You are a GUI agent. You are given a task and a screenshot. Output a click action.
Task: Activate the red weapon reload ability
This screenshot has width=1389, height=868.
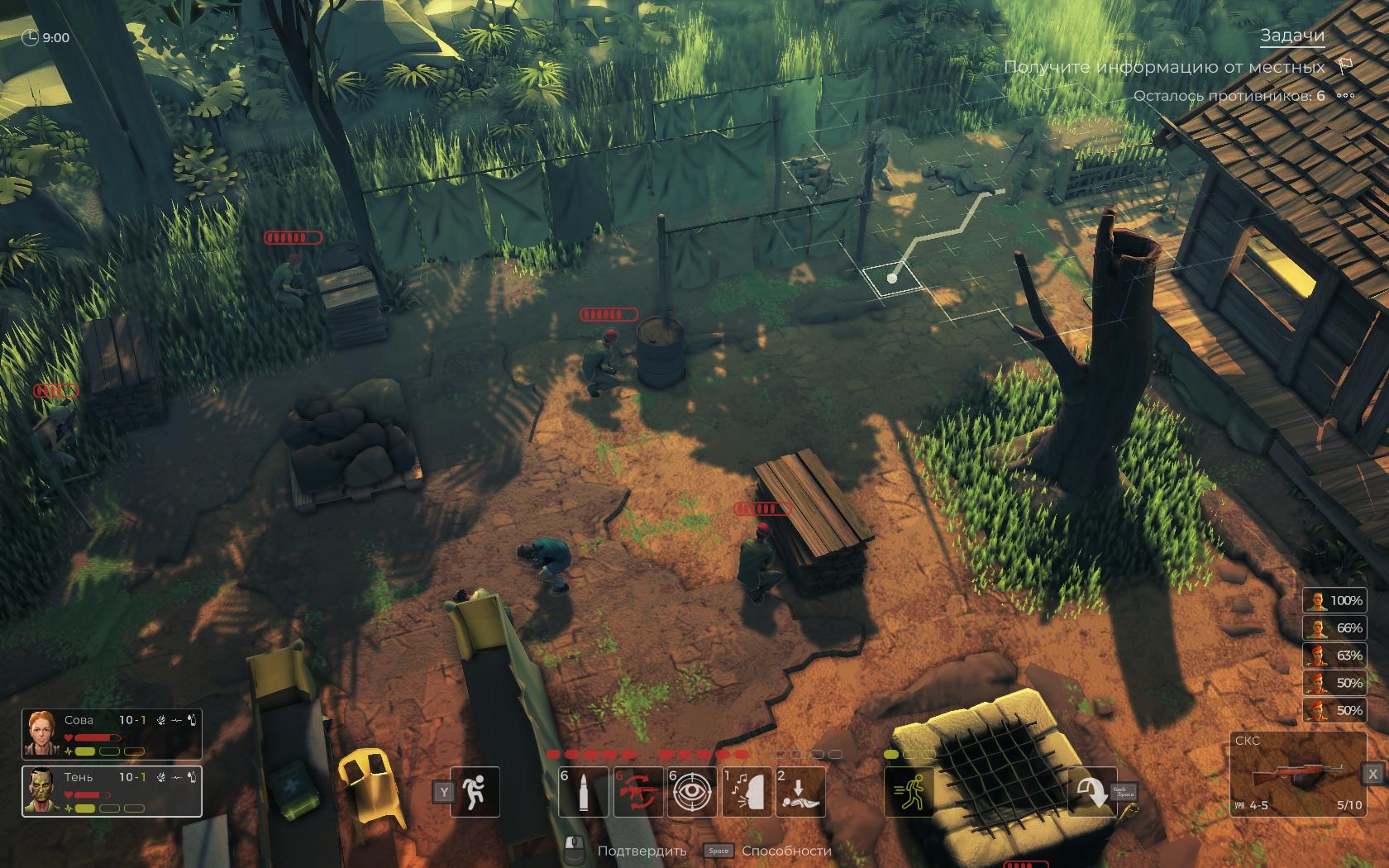pos(637,792)
